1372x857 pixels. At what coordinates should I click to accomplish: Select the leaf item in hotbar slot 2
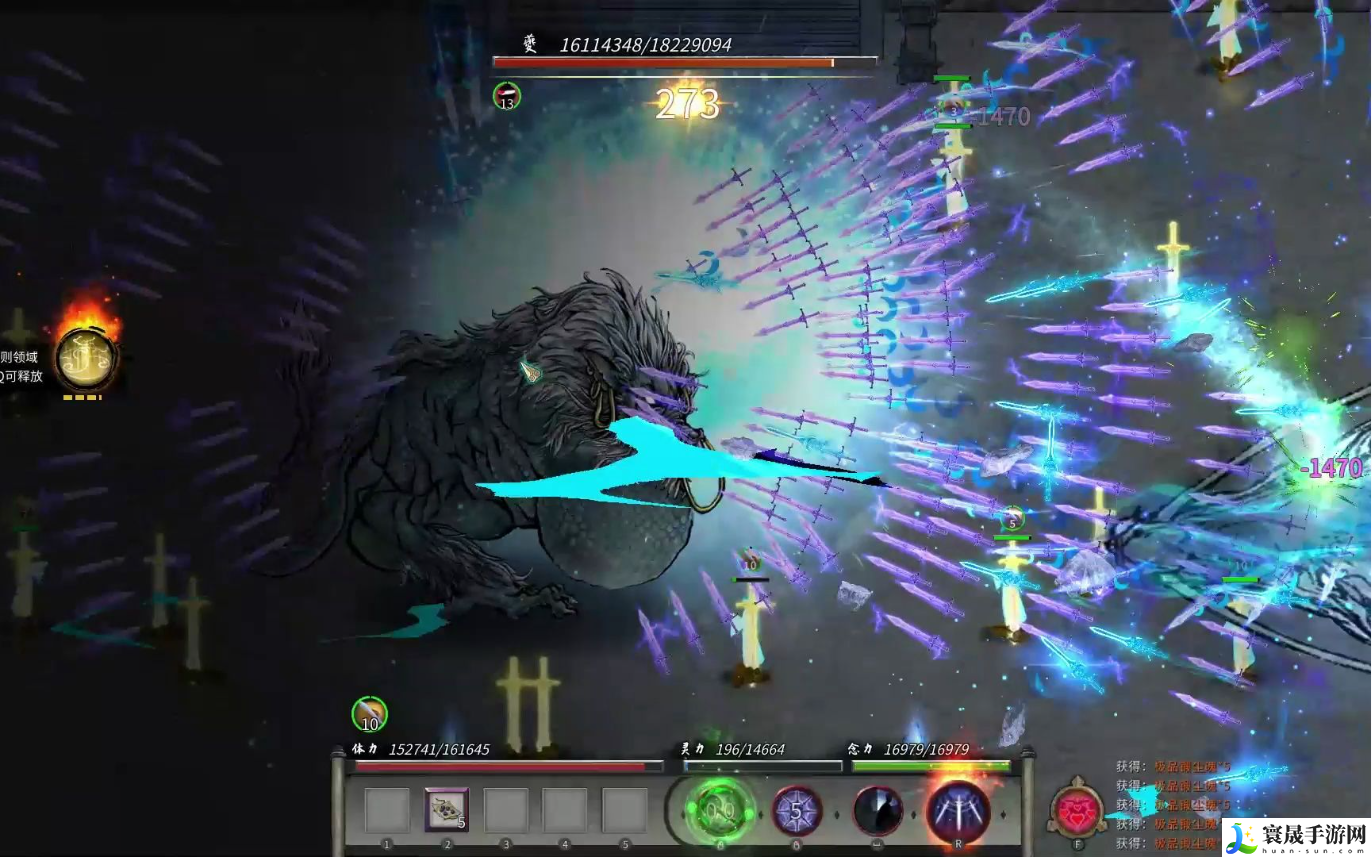[x=447, y=809]
